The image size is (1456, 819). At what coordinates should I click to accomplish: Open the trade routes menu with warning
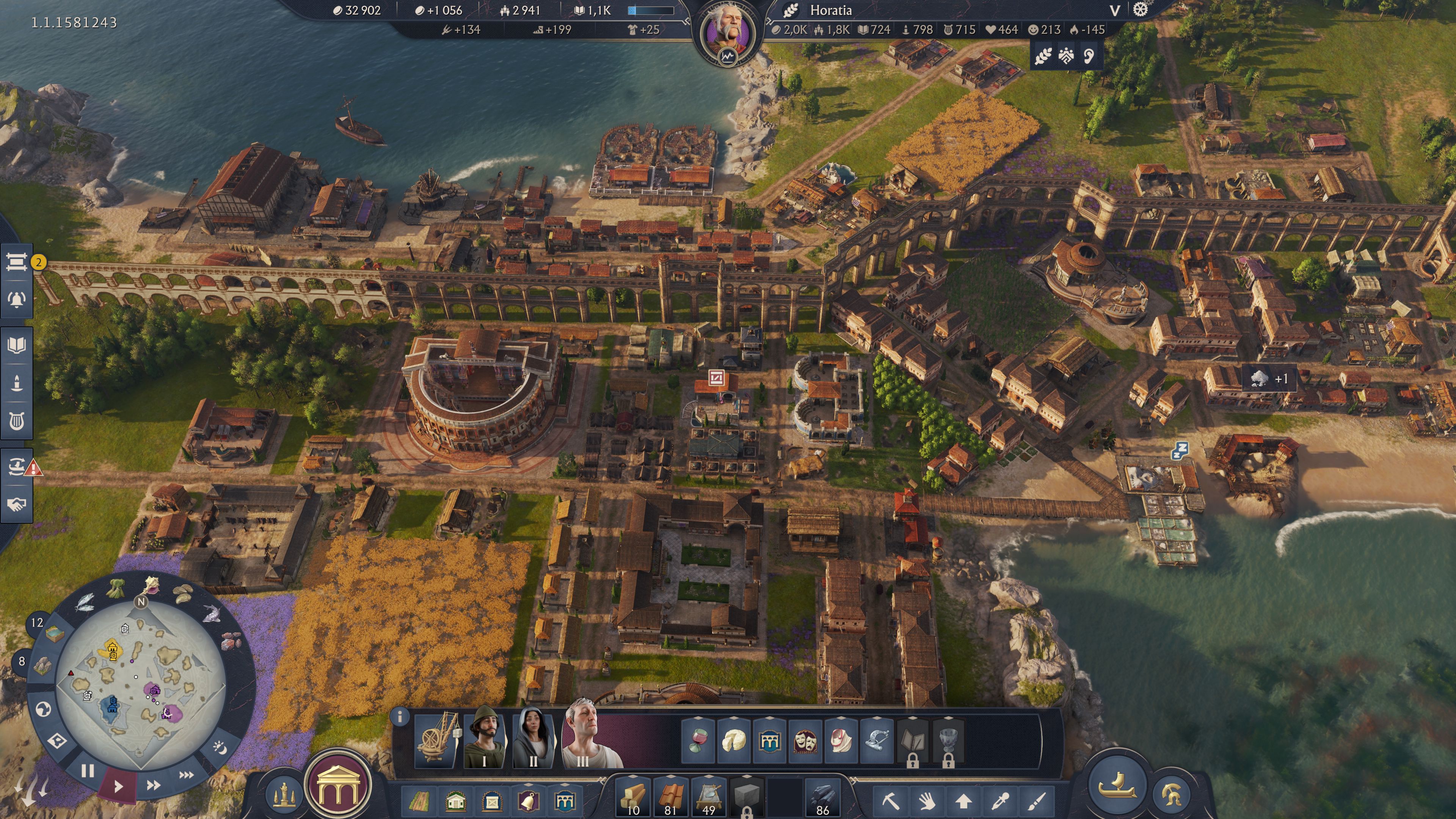[16, 467]
